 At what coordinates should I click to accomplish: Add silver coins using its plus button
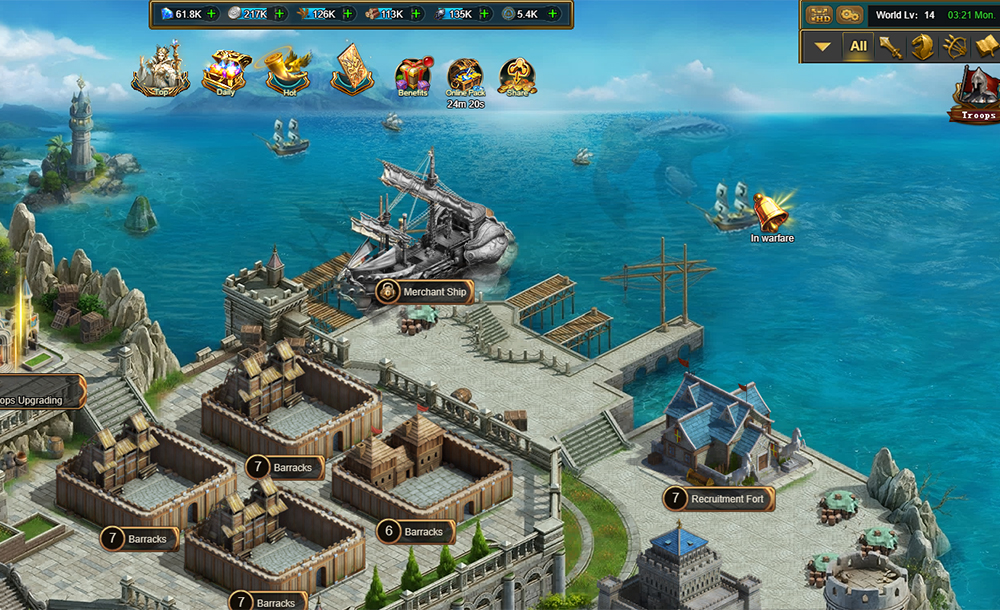click(280, 14)
